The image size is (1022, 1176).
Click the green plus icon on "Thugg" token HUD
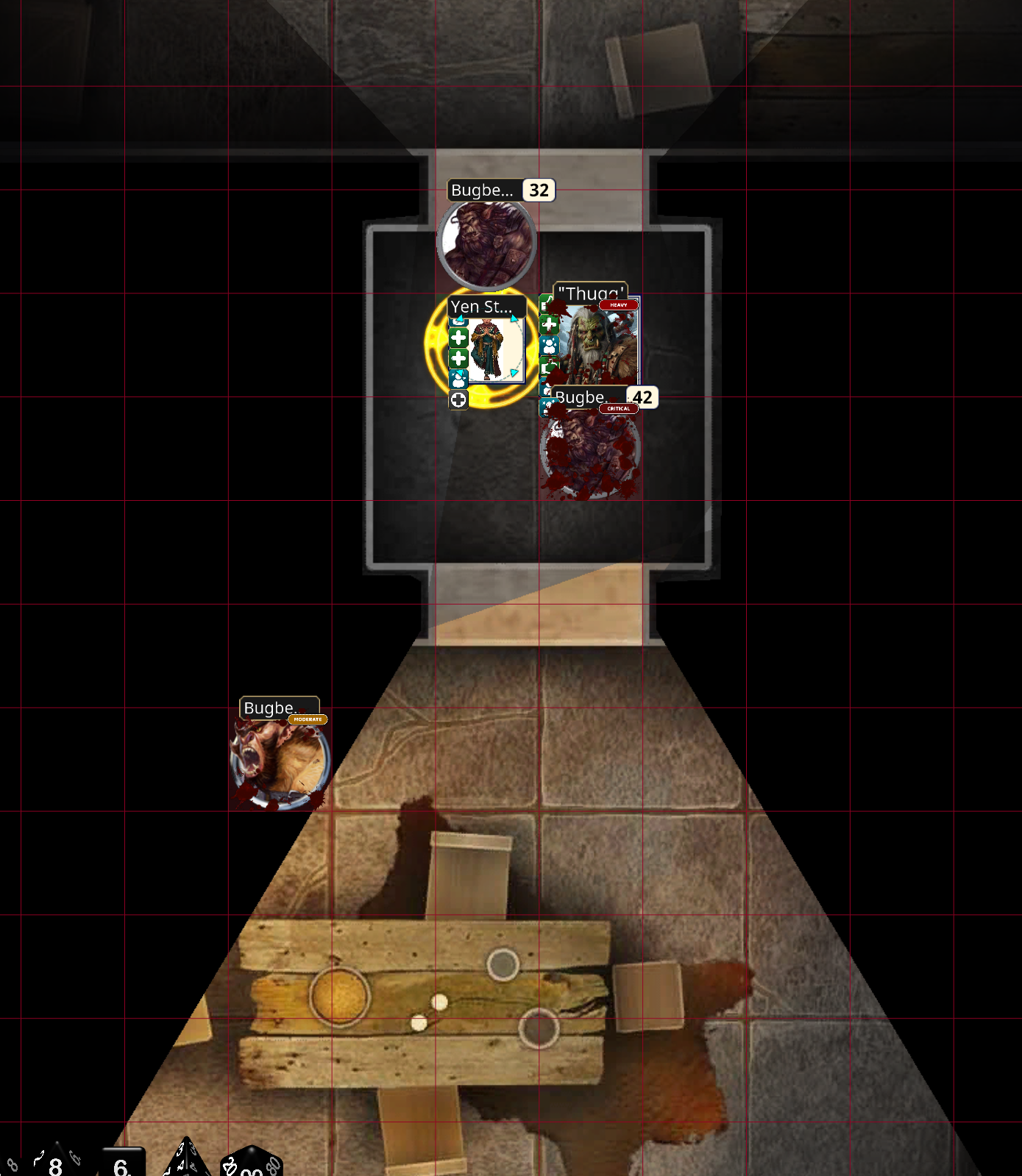[x=549, y=324]
